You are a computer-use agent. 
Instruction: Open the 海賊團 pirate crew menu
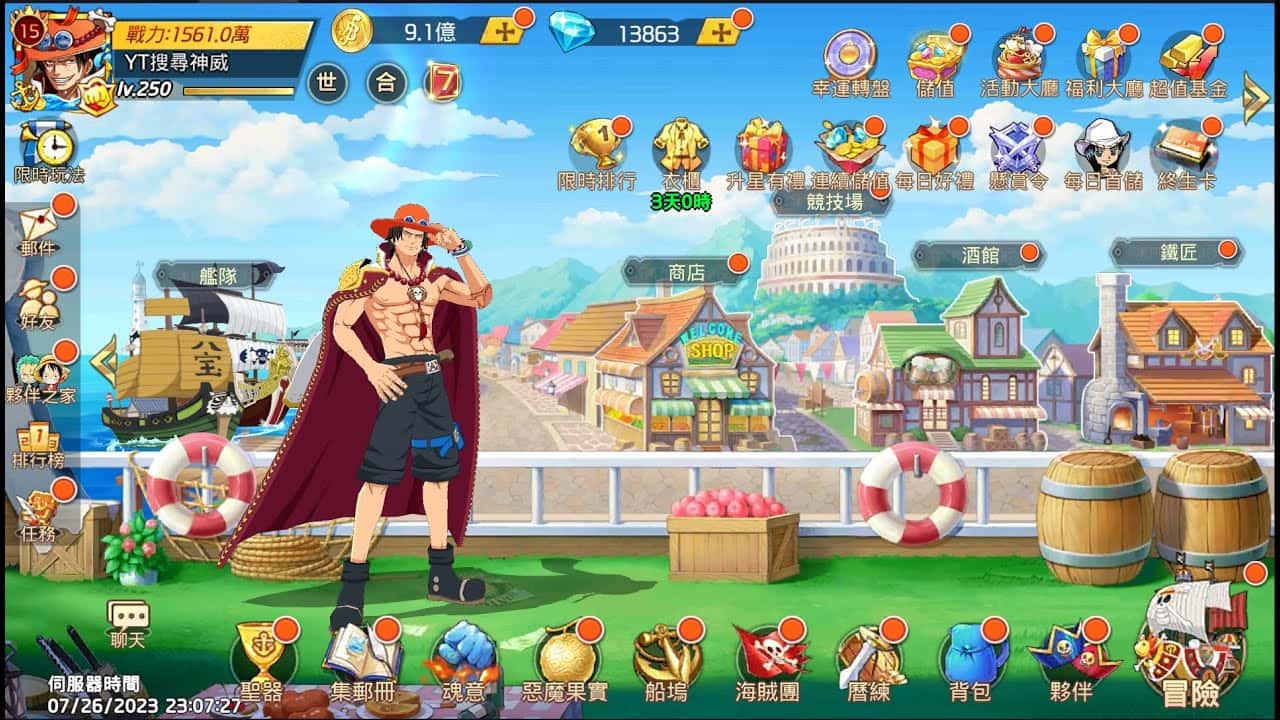767,656
